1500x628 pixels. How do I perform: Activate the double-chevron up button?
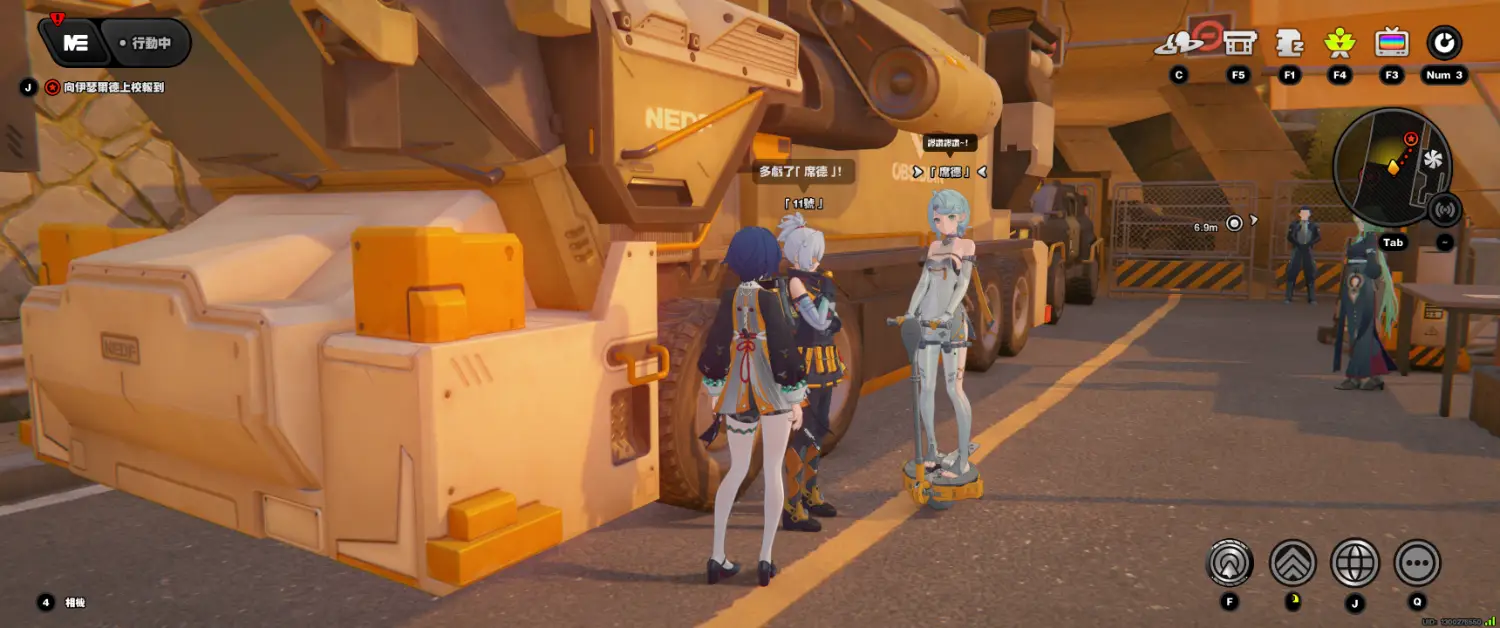point(1292,563)
